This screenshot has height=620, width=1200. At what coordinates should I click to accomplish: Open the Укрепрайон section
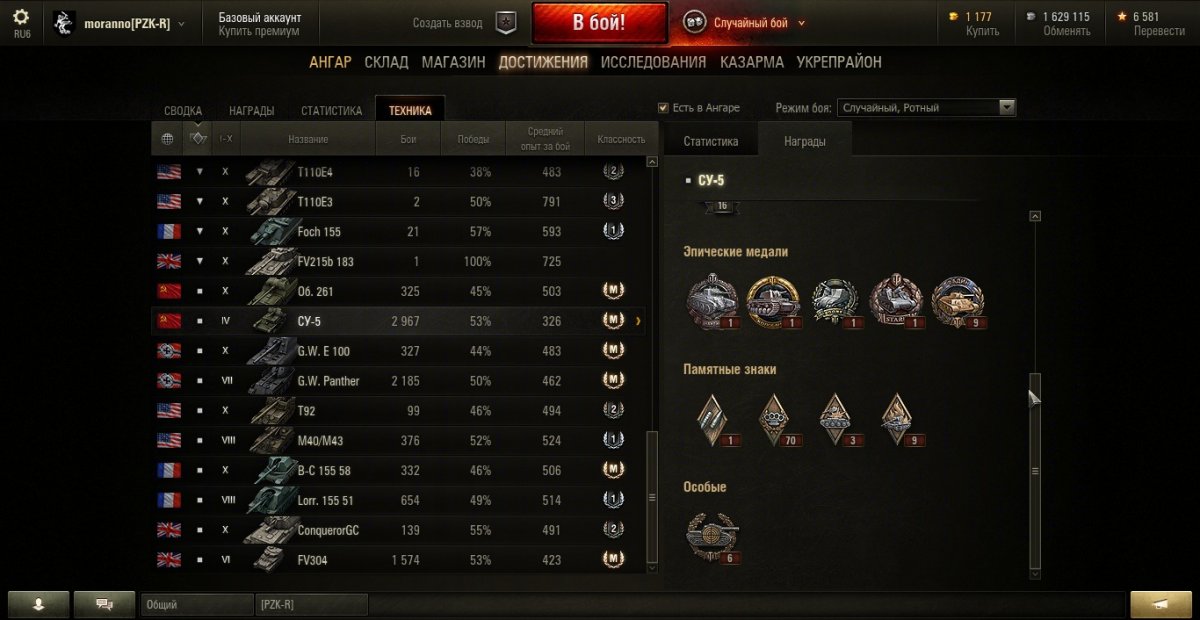(839, 62)
